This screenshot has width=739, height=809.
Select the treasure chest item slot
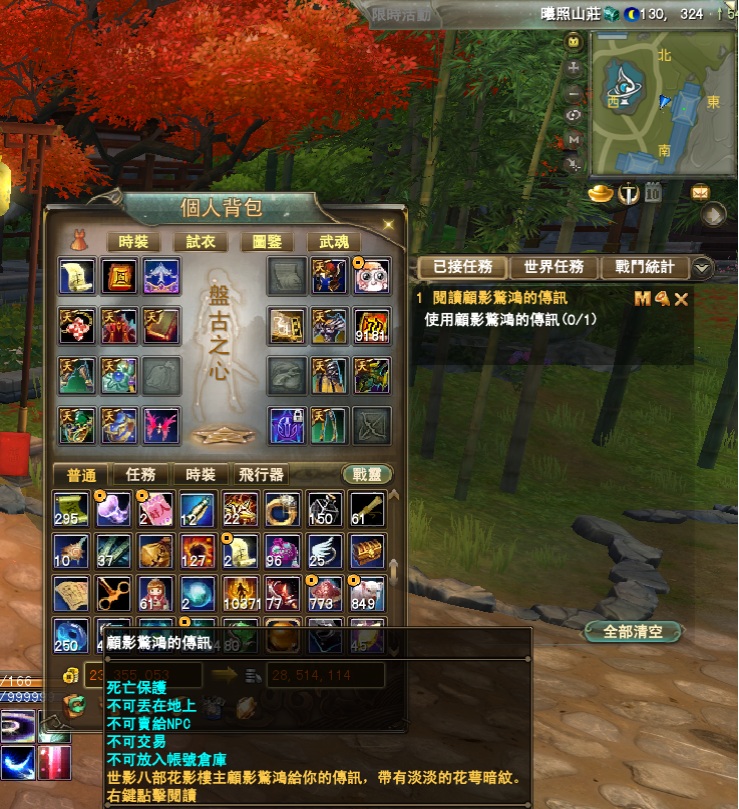367,551
